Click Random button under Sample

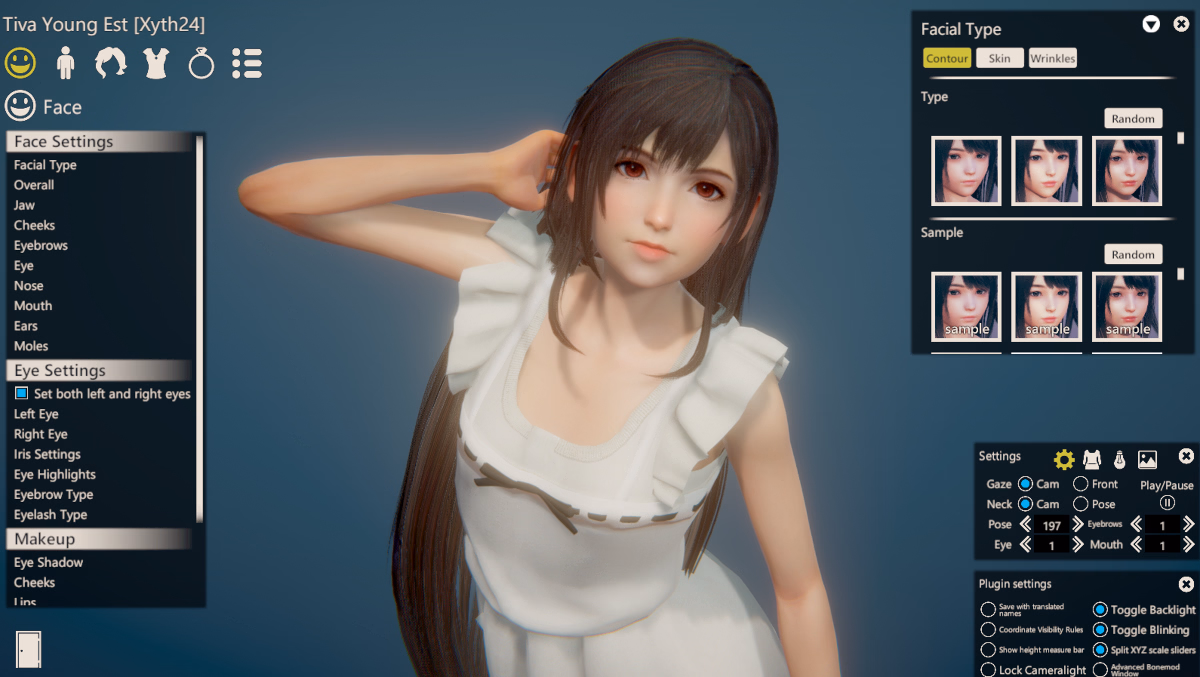(1133, 254)
